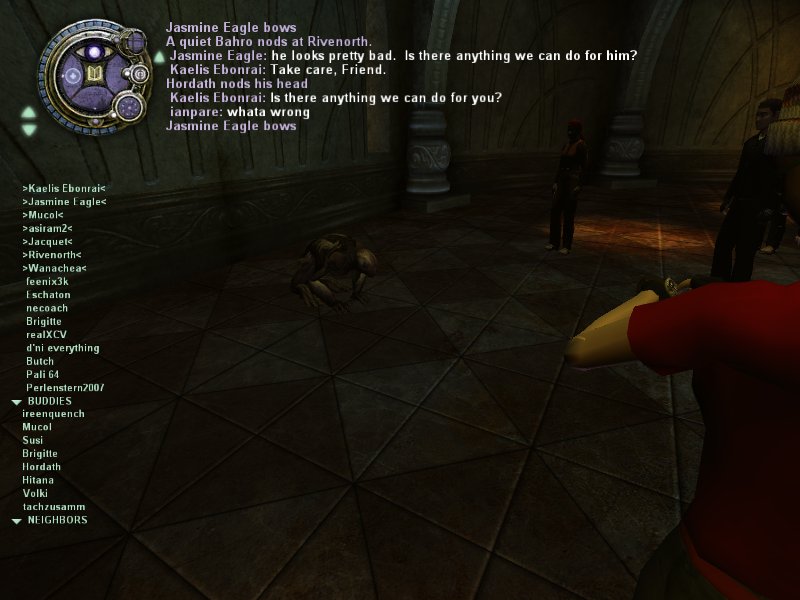
Task: Select buddy tachzusamm
Action: (x=51, y=507)
